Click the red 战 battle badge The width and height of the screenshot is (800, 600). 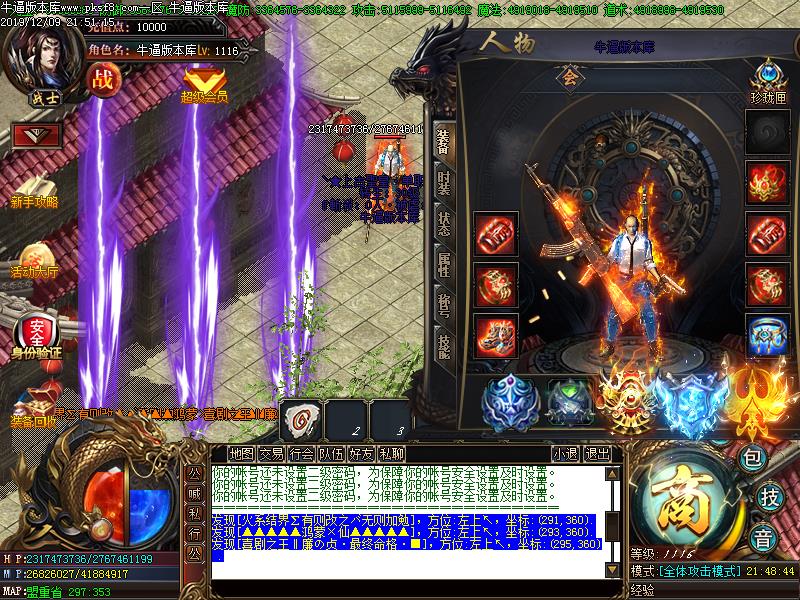point(102,79)
